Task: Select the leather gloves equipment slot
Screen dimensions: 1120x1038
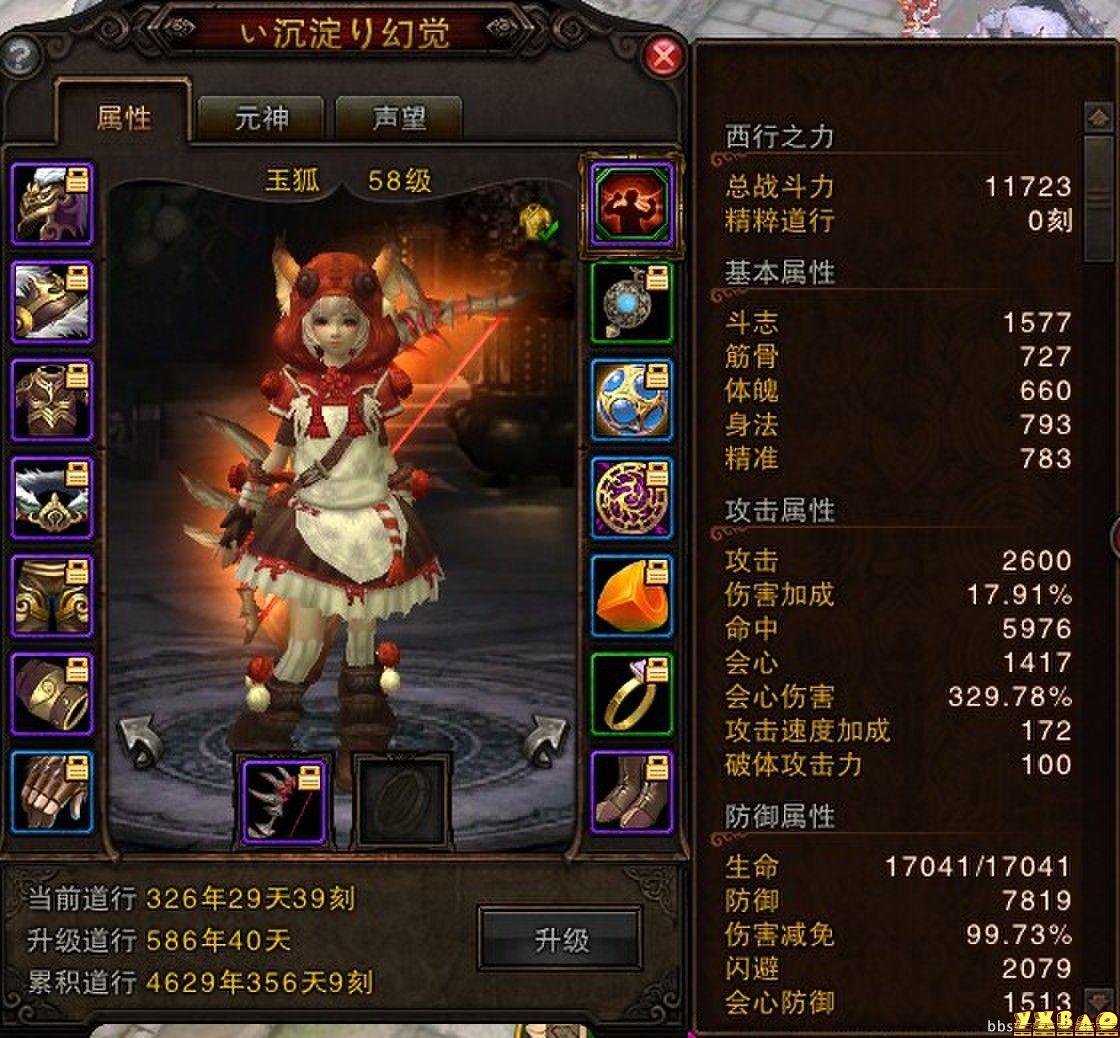Action: click(52, 792)
